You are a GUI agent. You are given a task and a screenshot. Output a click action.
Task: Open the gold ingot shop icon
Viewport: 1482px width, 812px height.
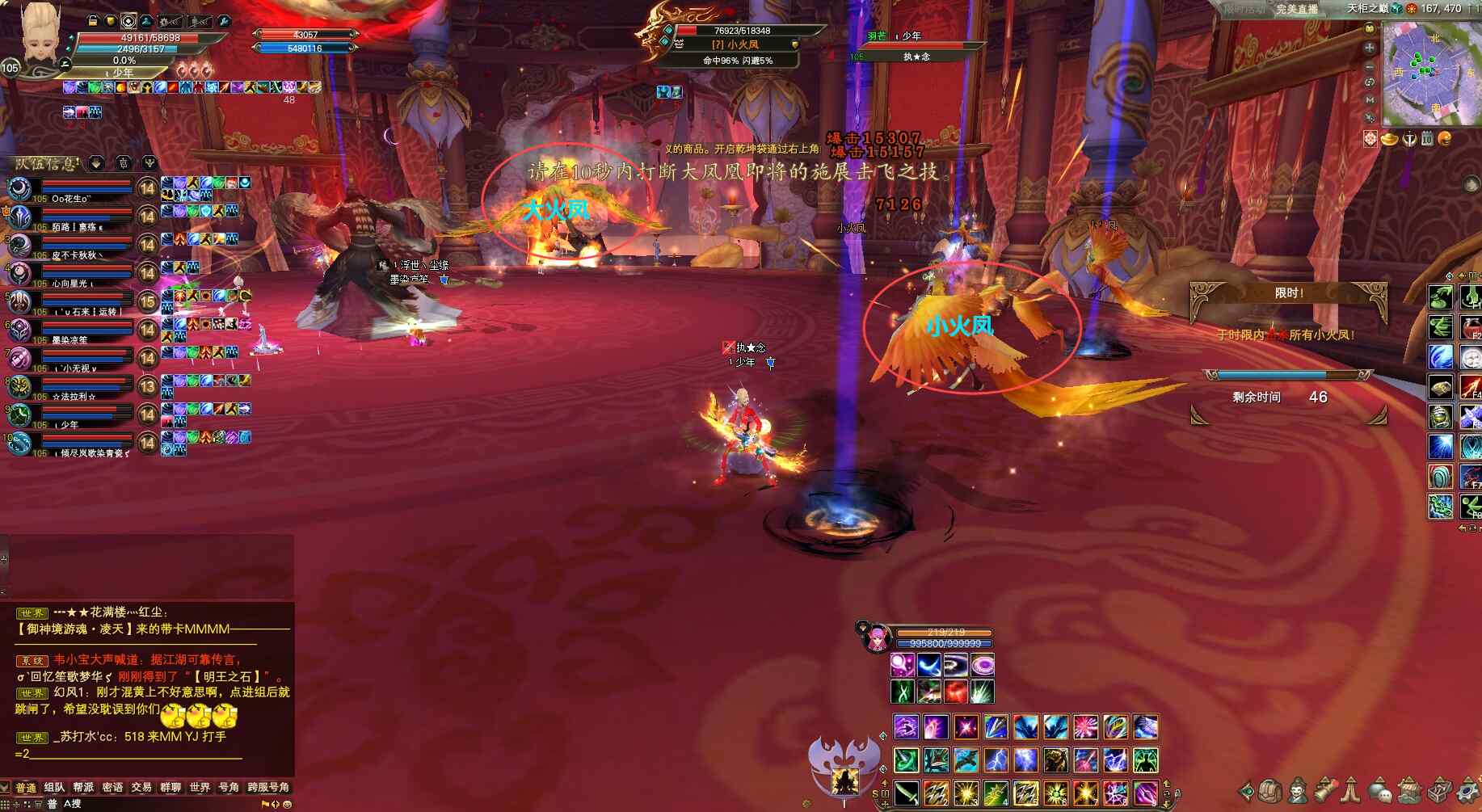tap(1390, 139)
